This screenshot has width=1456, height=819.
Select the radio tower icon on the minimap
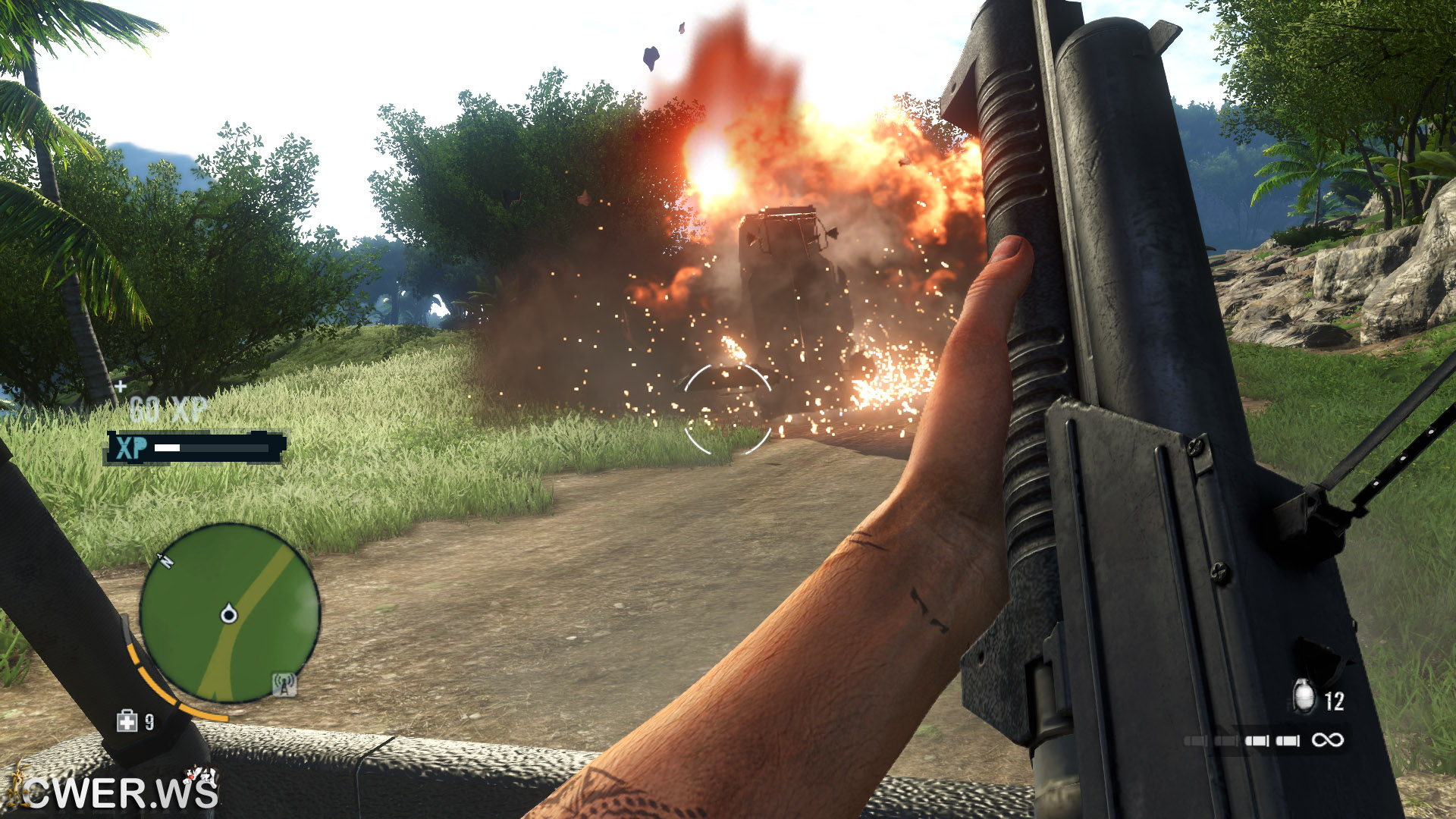coord(284,684)
